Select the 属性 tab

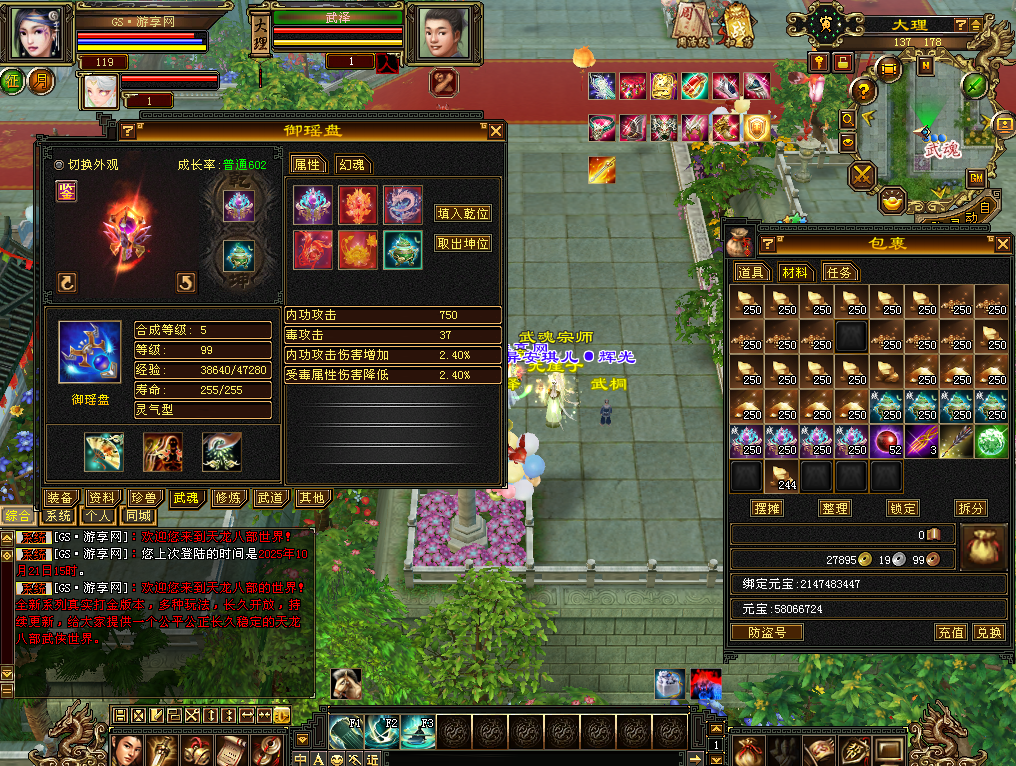(306, 165)
